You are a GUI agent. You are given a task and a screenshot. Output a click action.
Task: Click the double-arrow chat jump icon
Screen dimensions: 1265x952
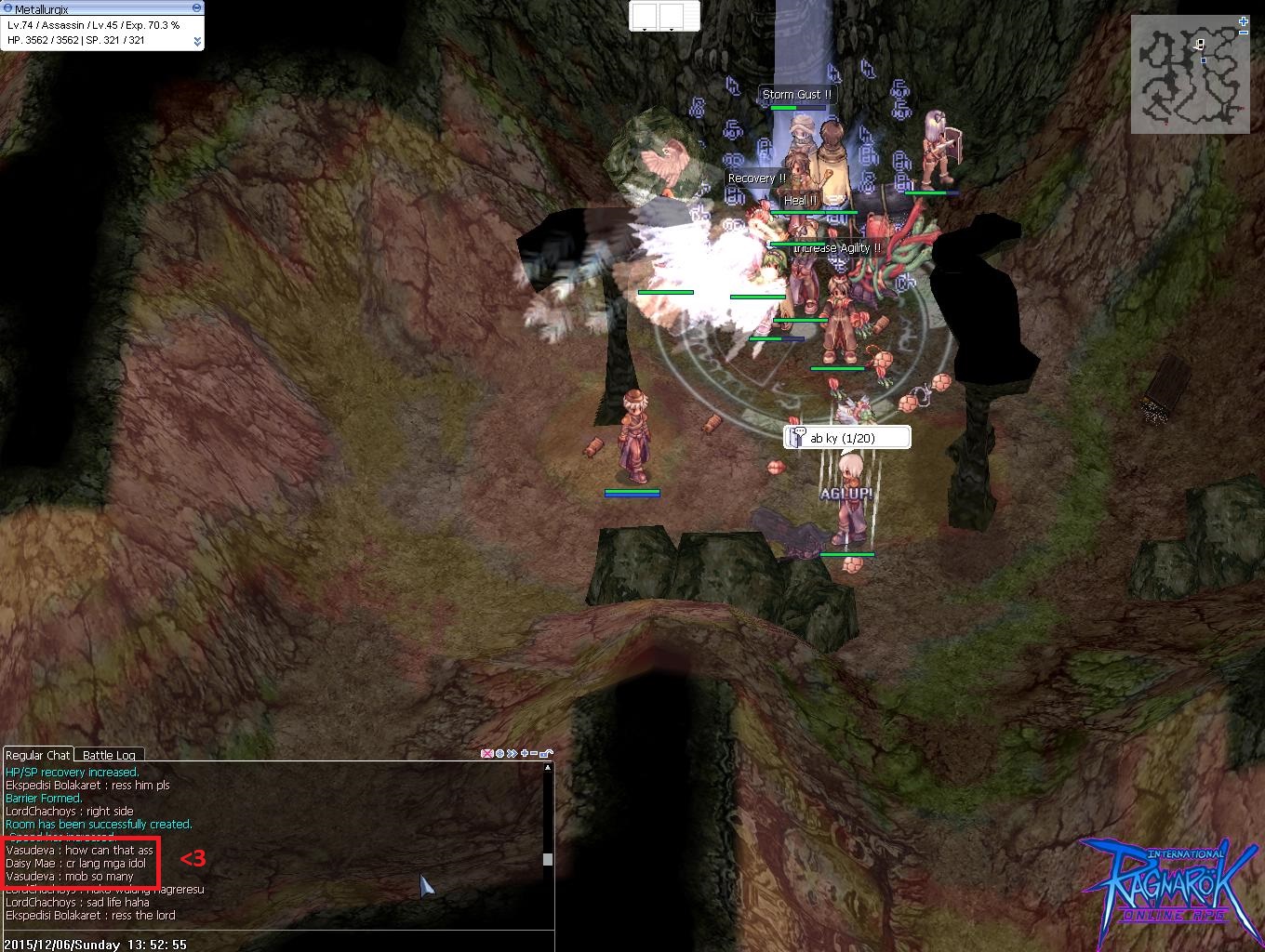click(511, 753)
